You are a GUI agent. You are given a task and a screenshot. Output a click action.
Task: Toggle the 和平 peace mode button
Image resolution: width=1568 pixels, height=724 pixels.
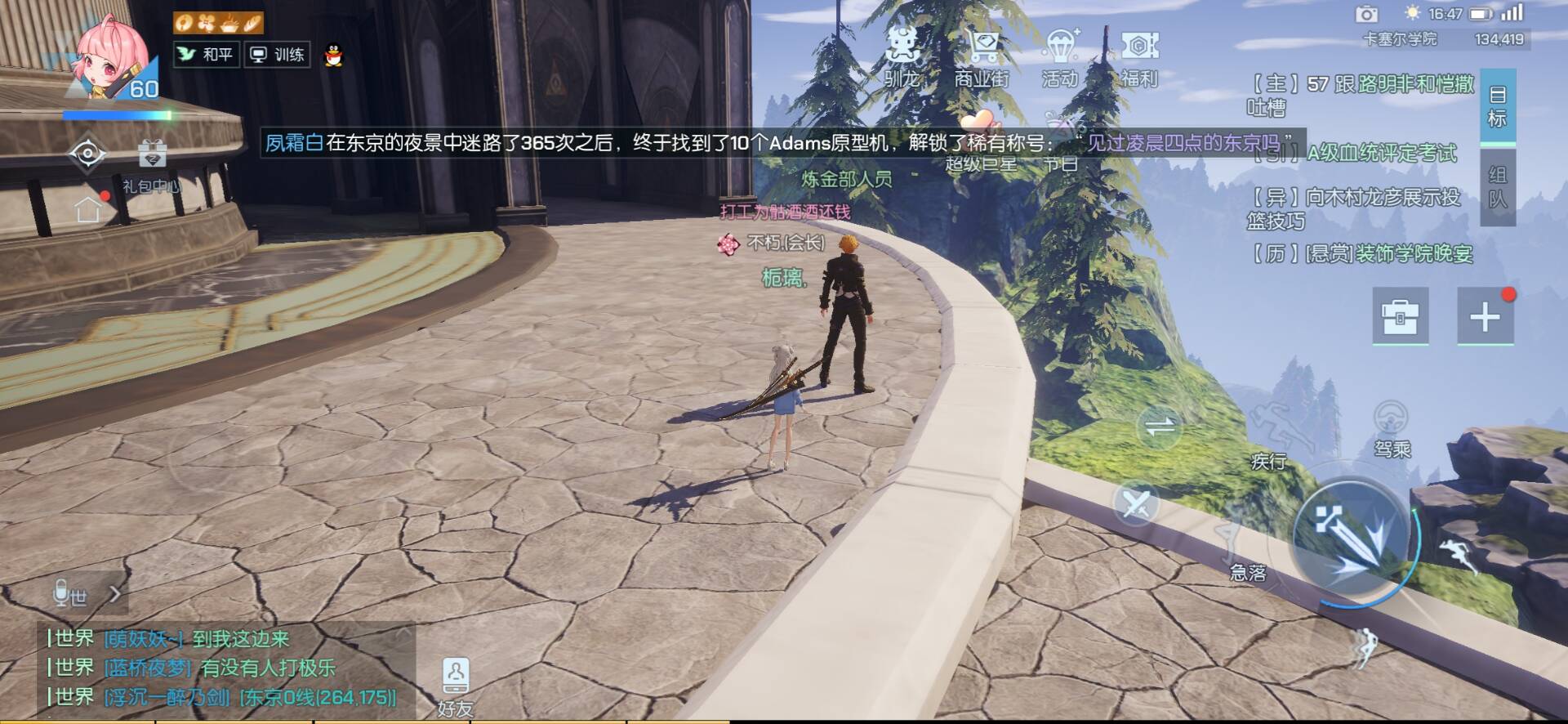tap(207, 55)
